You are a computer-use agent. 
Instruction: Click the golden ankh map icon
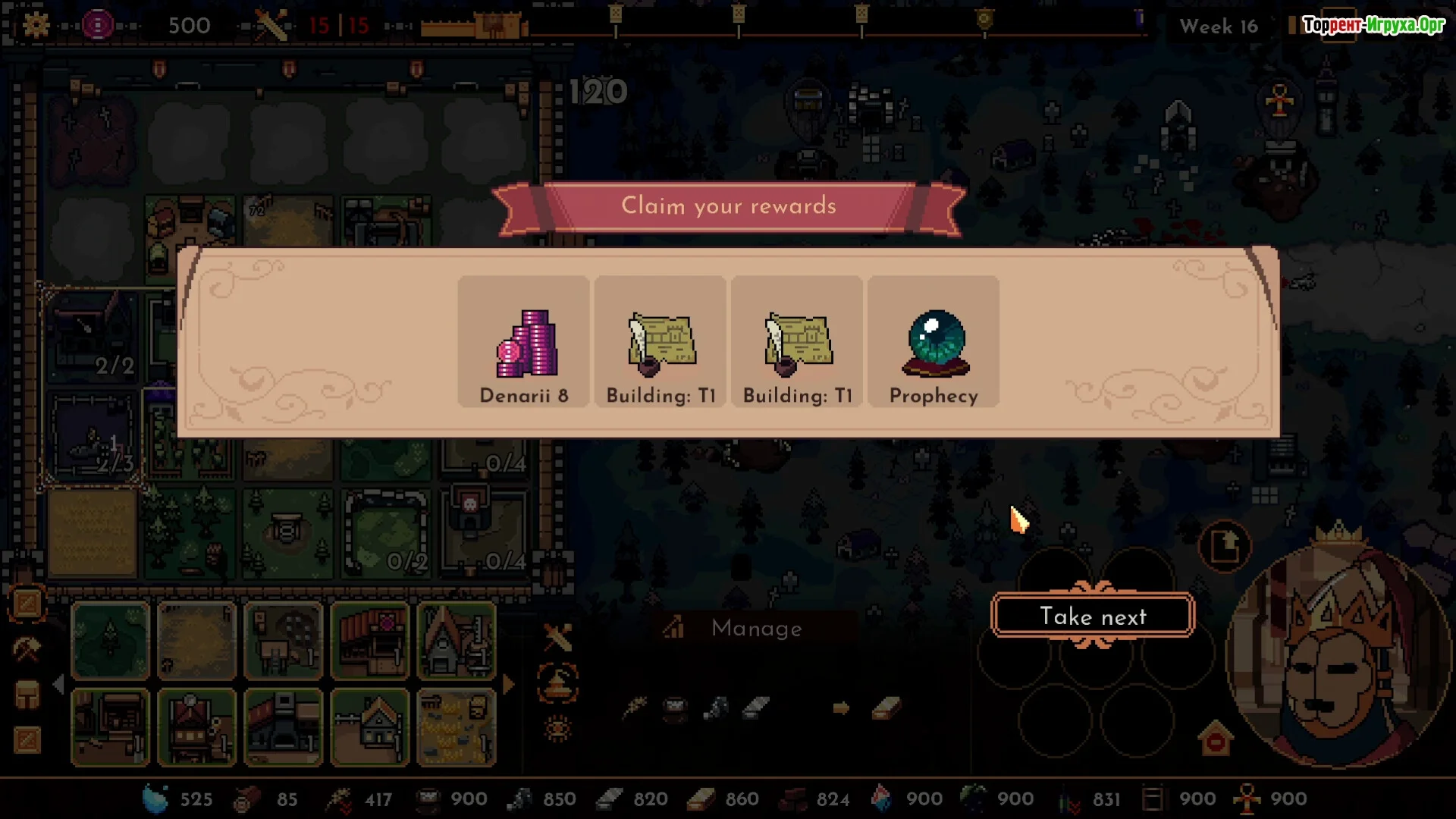pyautogui.click(x=1279, y=100)
